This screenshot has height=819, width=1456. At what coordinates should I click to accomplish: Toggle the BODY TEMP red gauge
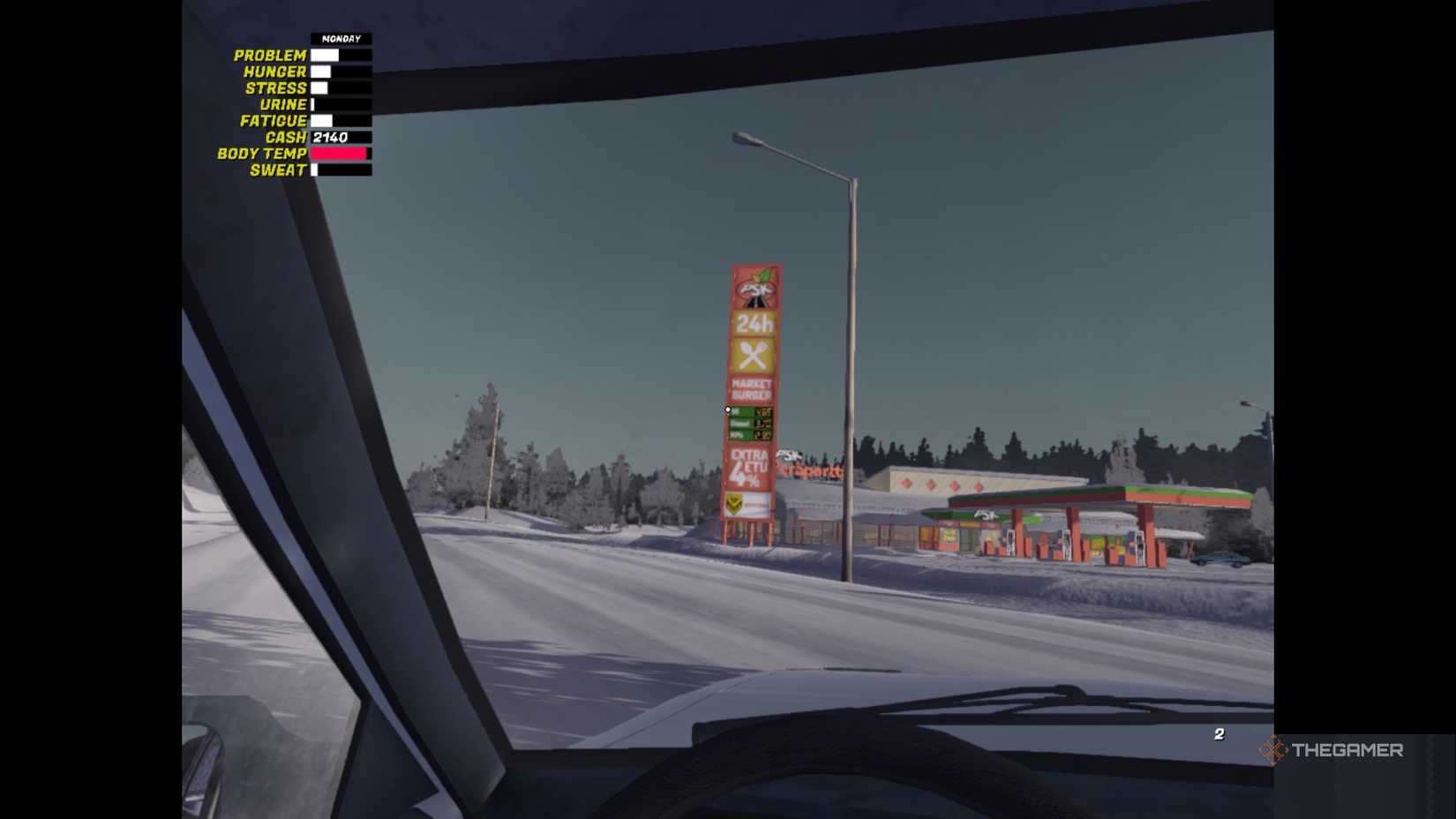tap(339, 153)
